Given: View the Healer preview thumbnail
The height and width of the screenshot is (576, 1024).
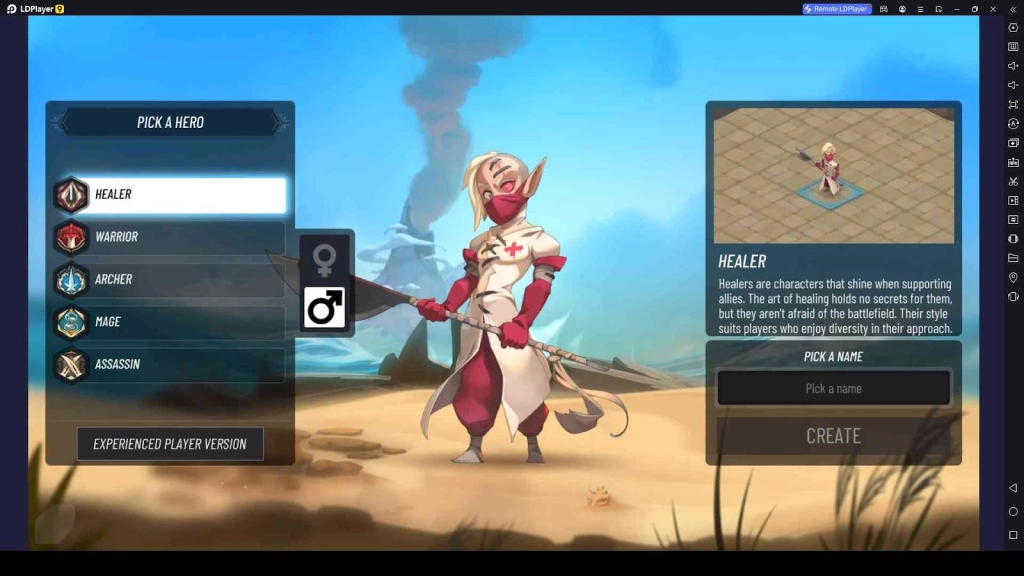Looking at the screenshot, I should (x=833, y=175).
